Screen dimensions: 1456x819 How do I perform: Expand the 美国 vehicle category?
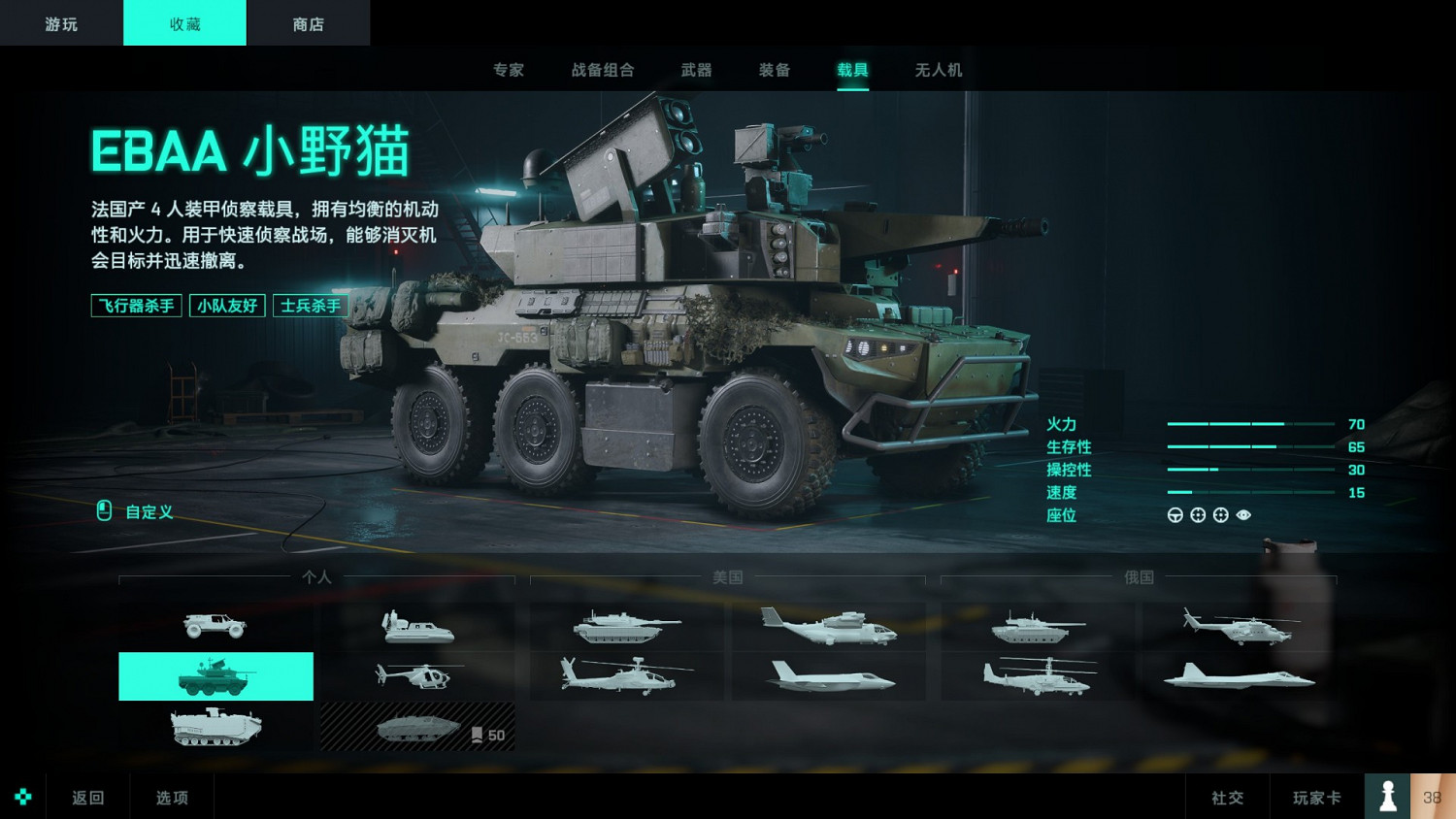(727, 576)
